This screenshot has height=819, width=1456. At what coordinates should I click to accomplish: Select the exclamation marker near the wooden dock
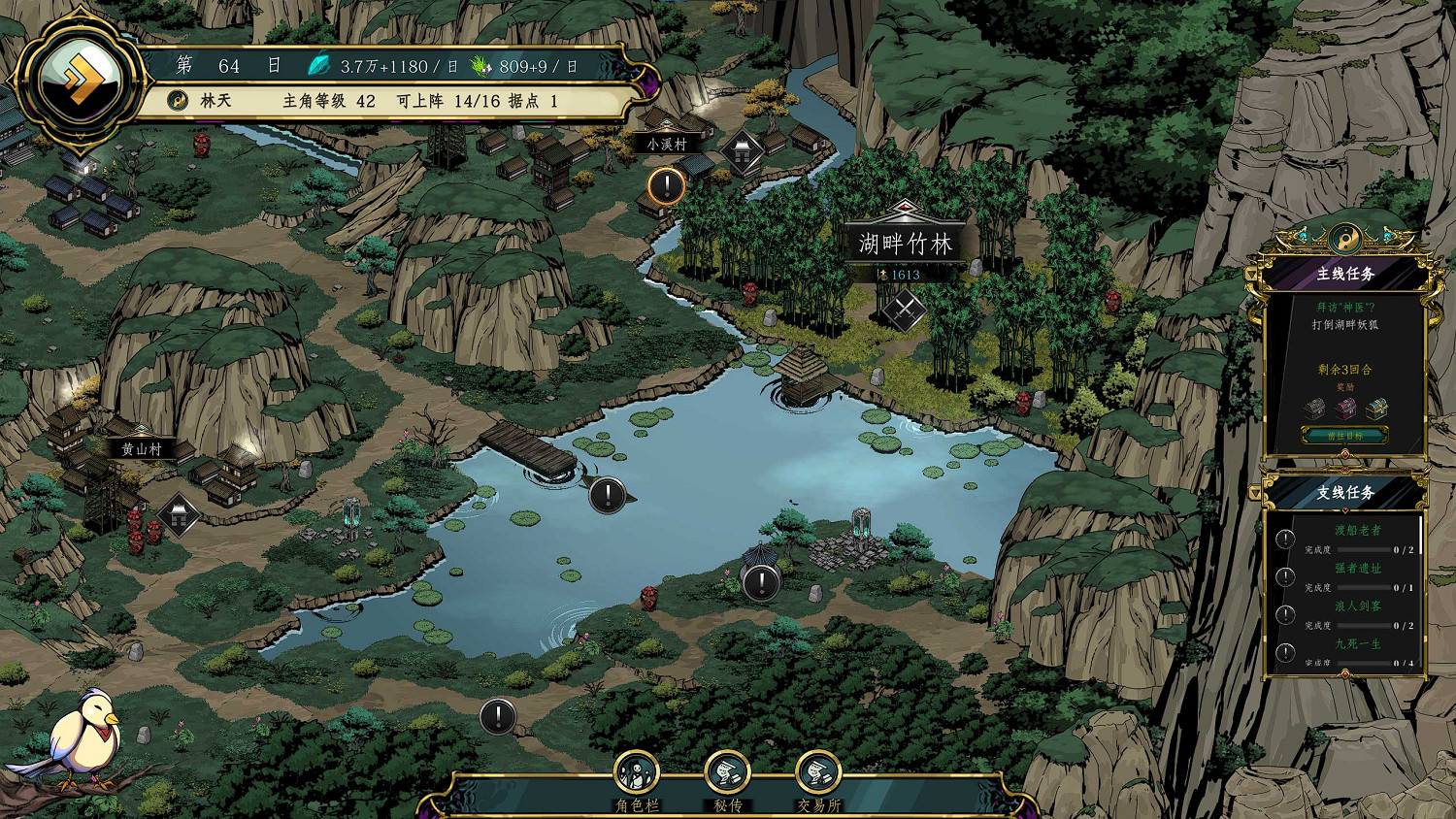pos(608,495)
